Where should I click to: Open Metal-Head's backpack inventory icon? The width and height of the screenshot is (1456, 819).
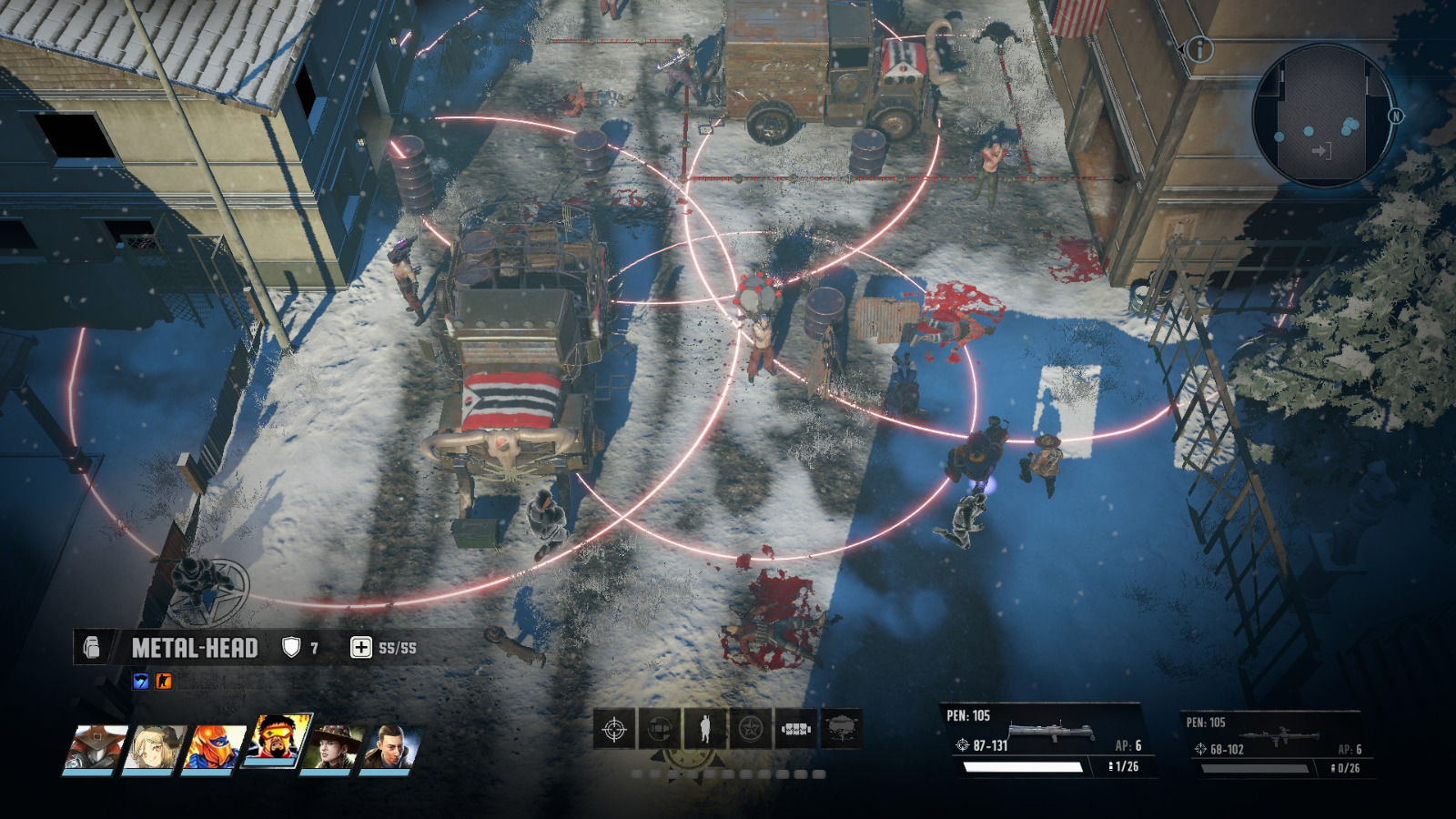point(93,648)
